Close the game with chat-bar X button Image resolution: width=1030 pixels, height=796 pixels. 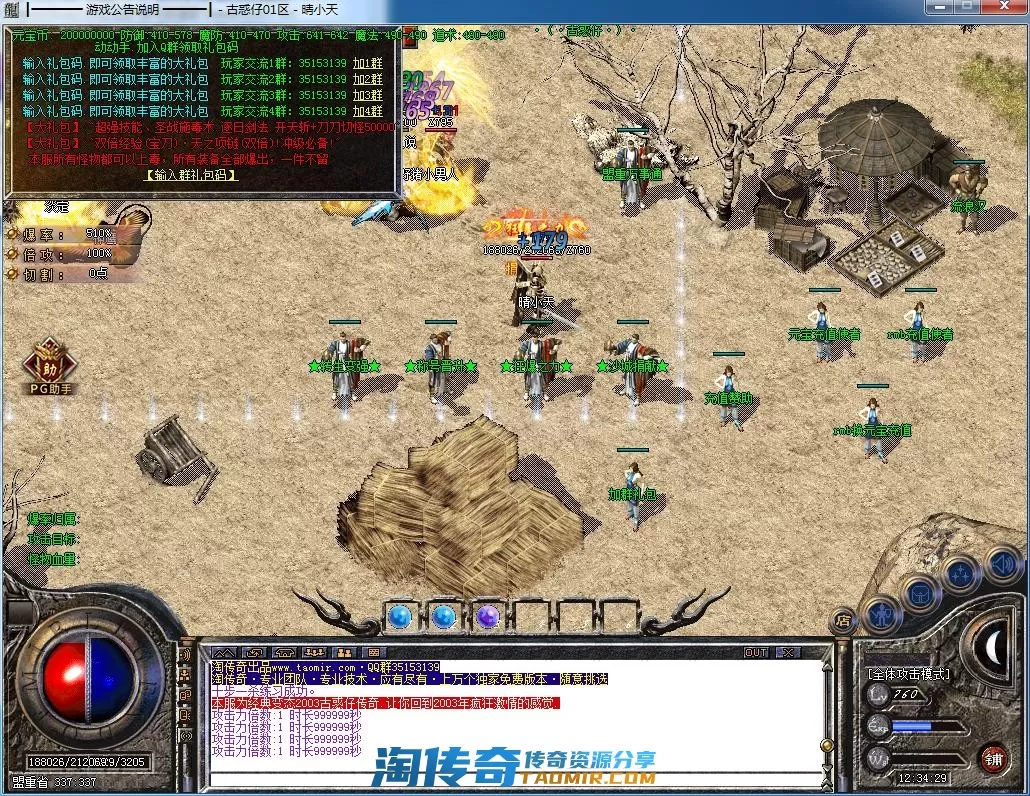[x=788, y=653]
